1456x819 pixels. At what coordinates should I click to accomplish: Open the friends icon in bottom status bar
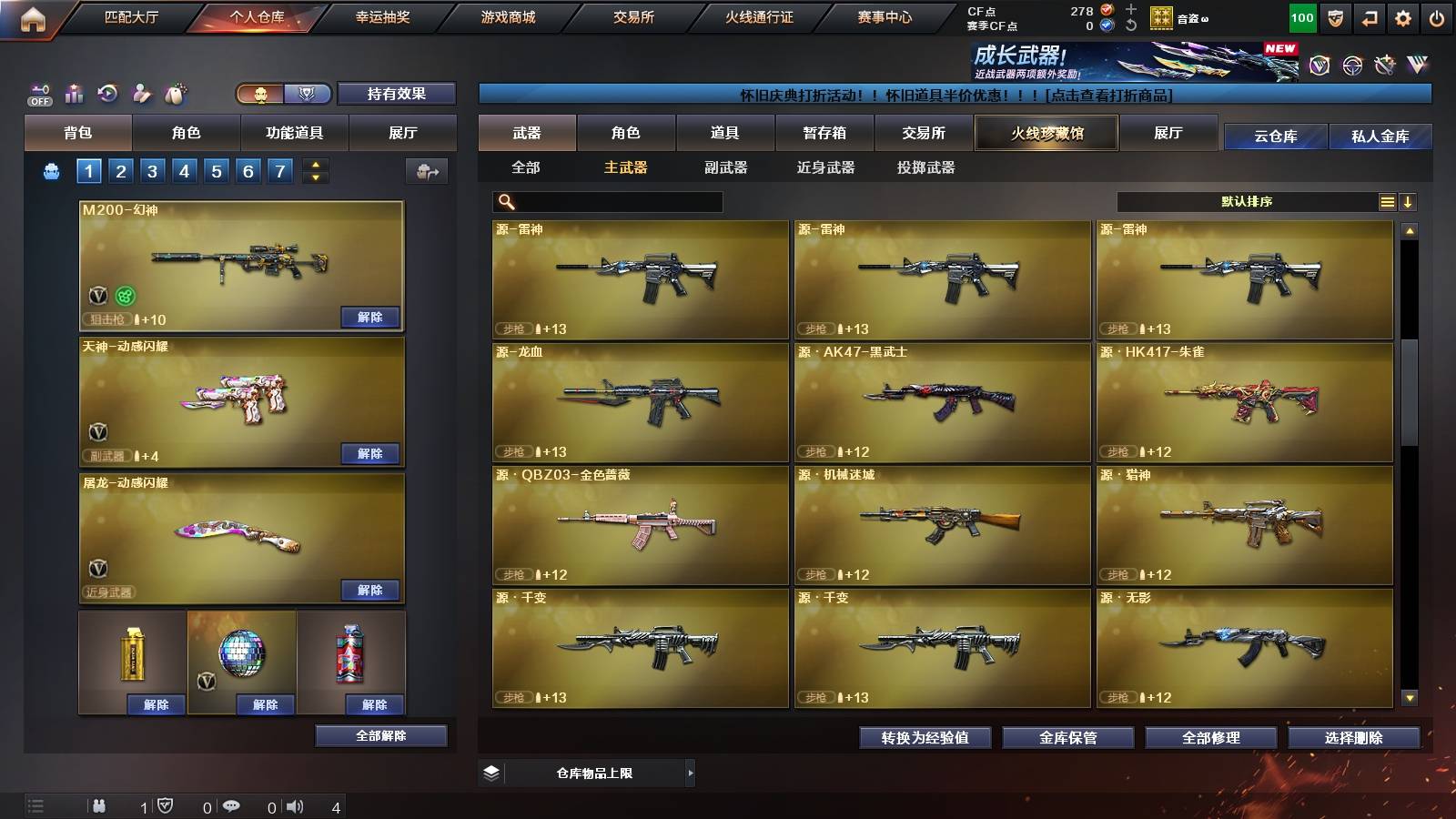100,805
